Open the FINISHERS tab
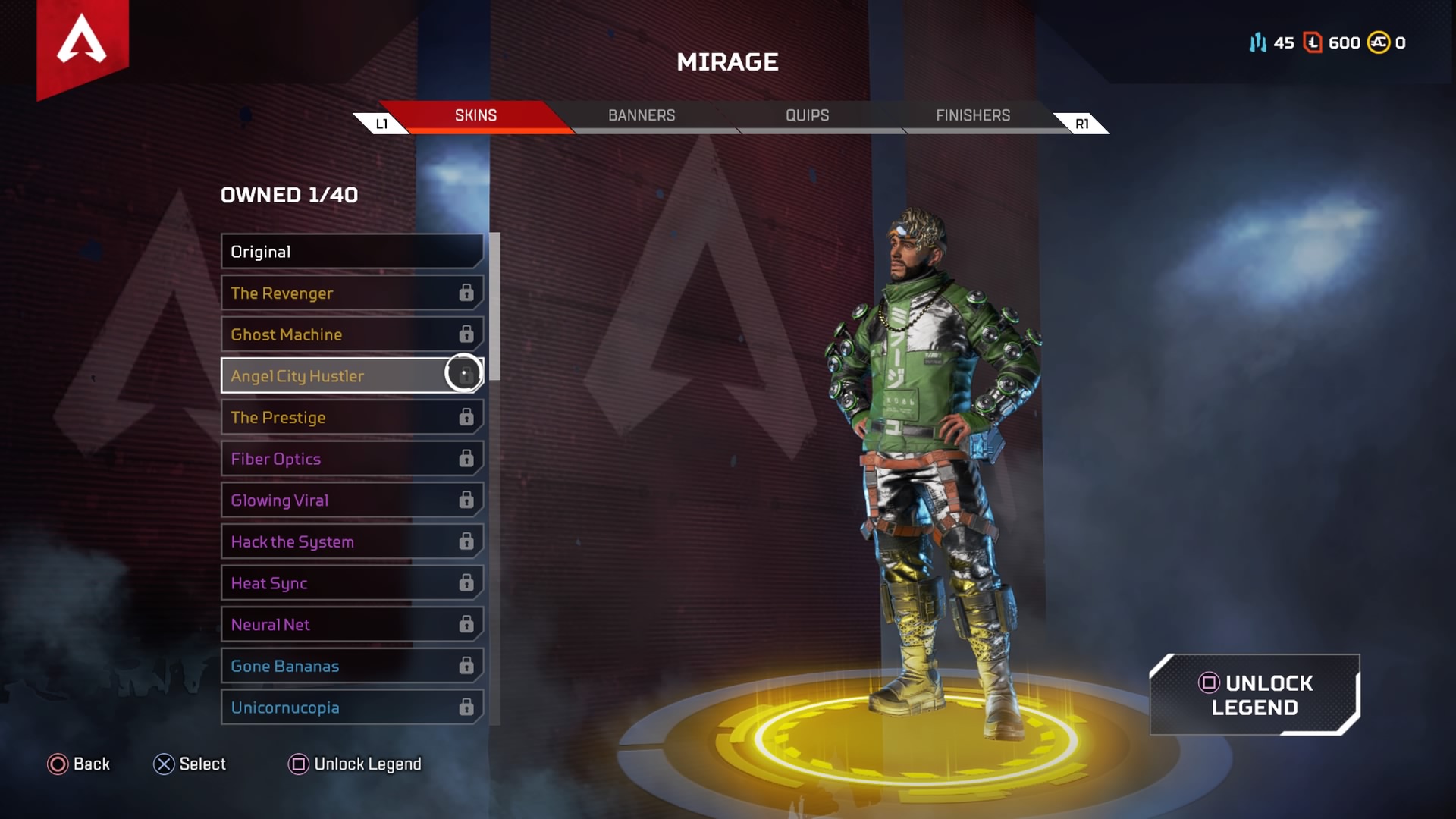 click(972, 115)
